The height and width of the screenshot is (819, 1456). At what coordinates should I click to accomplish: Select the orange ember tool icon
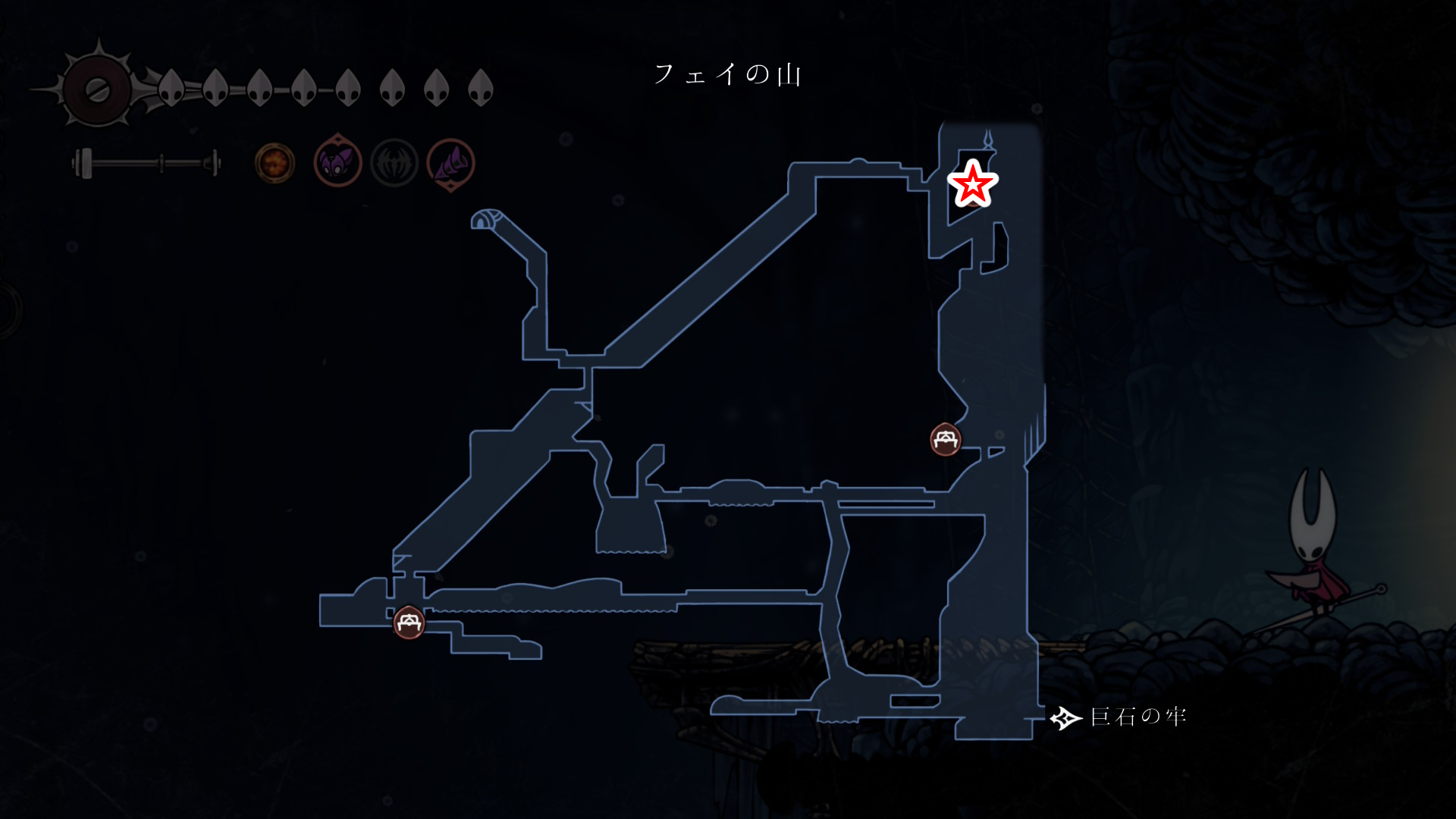(275, 163)
